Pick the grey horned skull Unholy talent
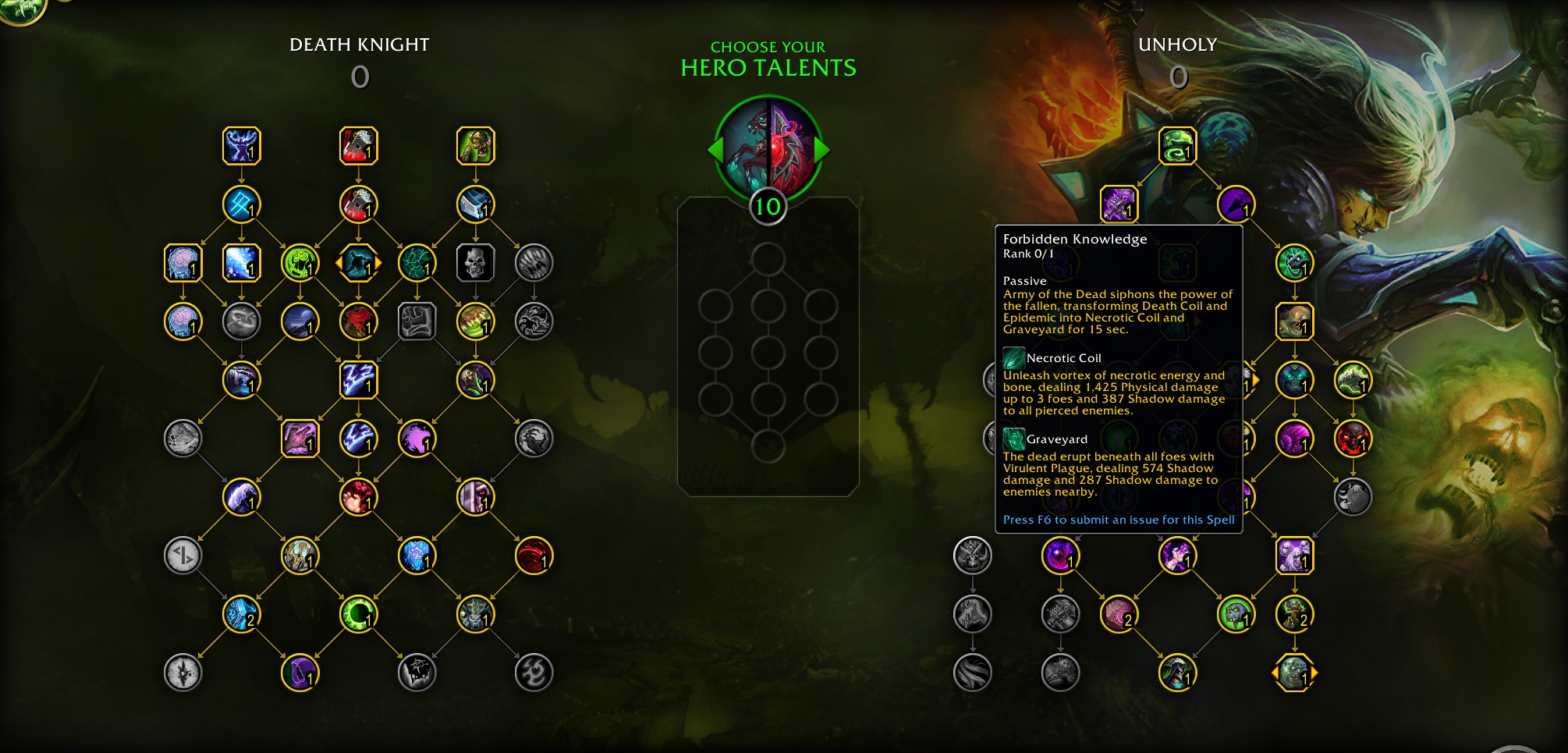 972,556
